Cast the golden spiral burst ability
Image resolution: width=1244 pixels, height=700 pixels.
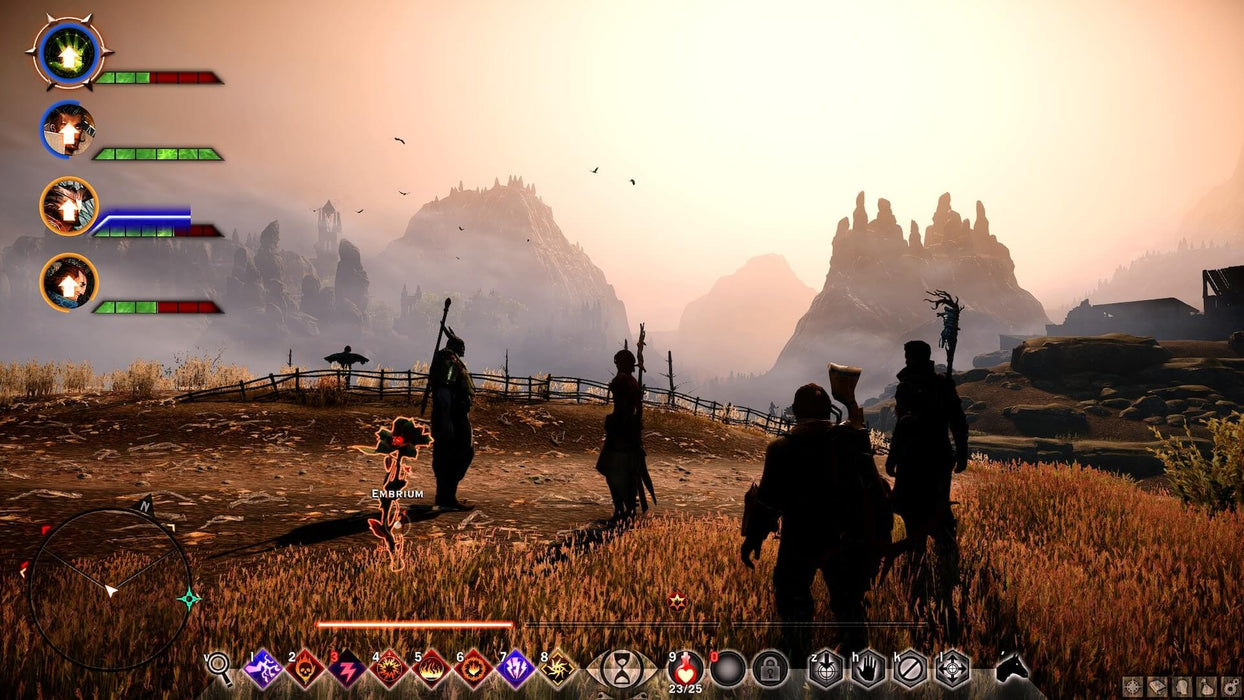coord(557,668)
